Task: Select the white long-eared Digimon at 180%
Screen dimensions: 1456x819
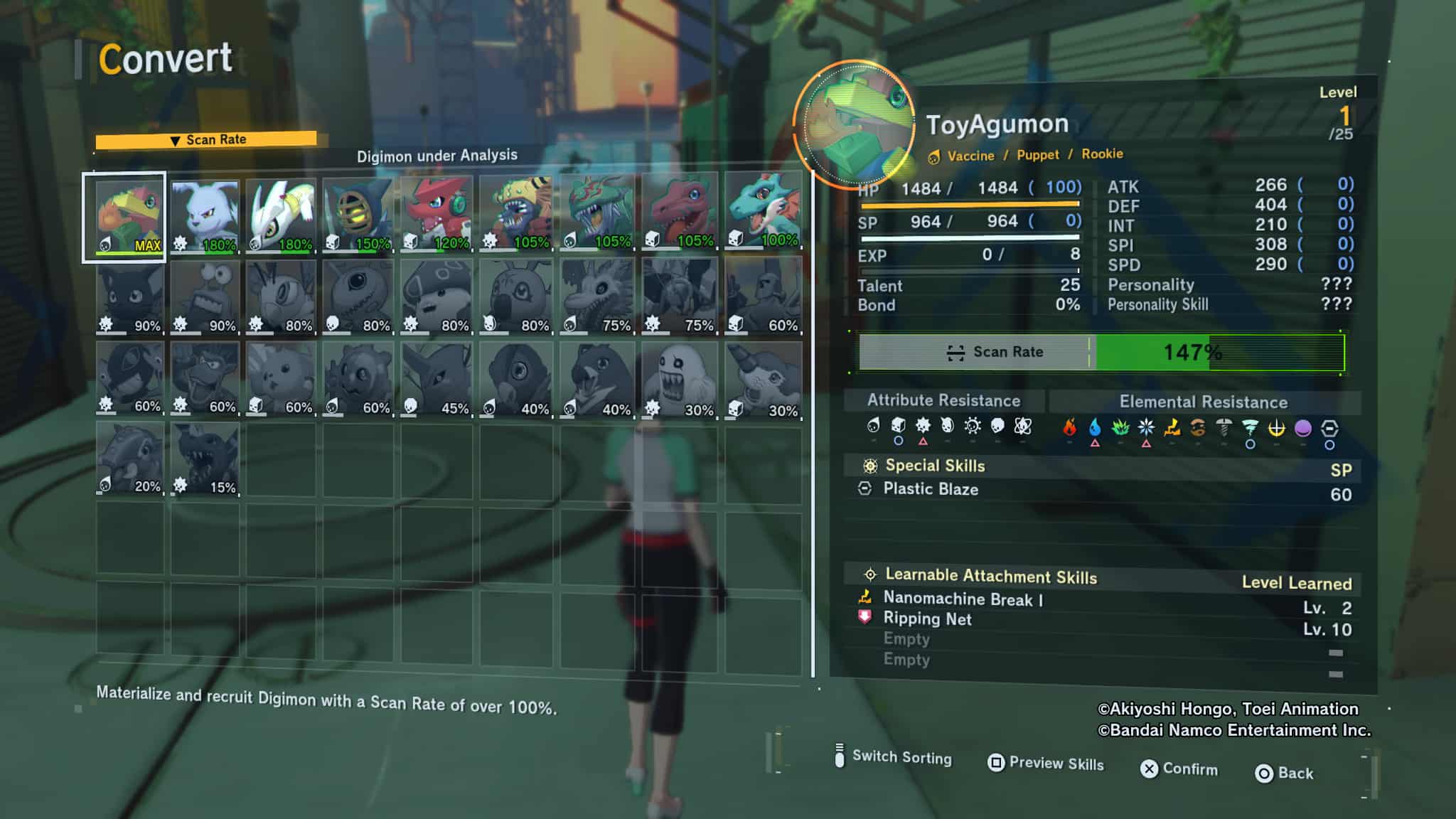Action: point(205,216)
